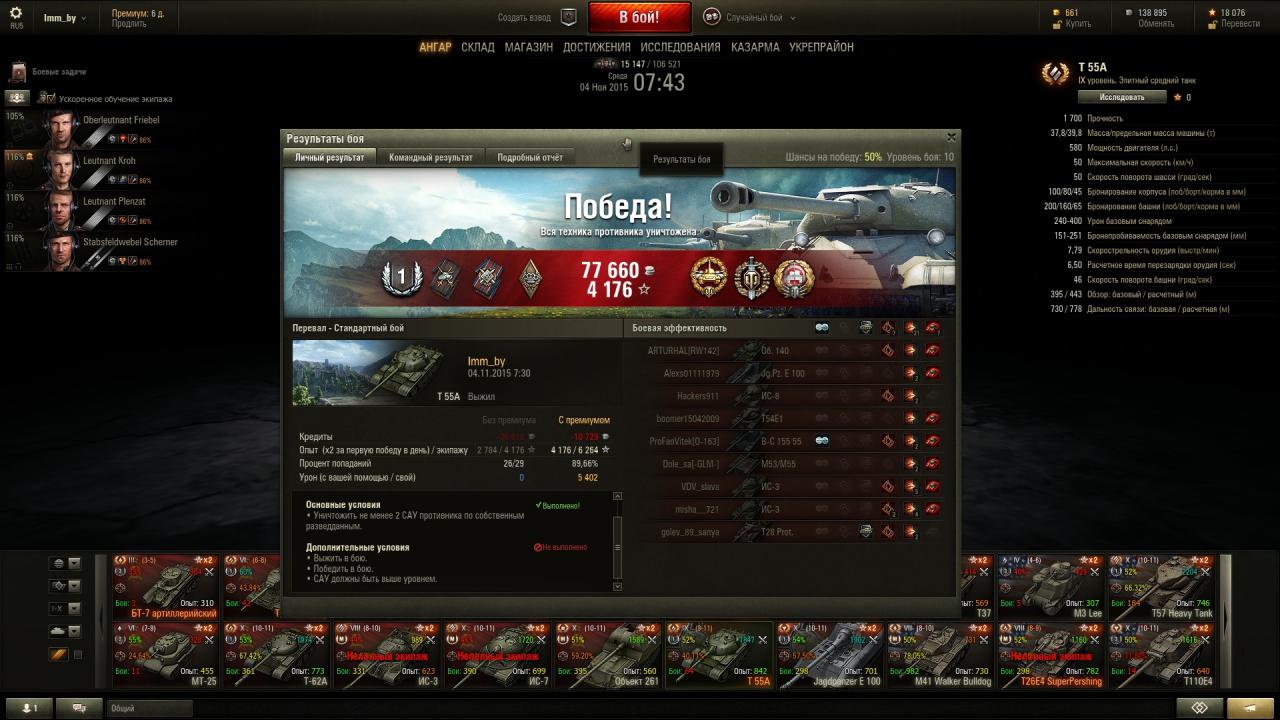Close the battle results window
Screen dimensions: 1280x720
coord(951,138)
